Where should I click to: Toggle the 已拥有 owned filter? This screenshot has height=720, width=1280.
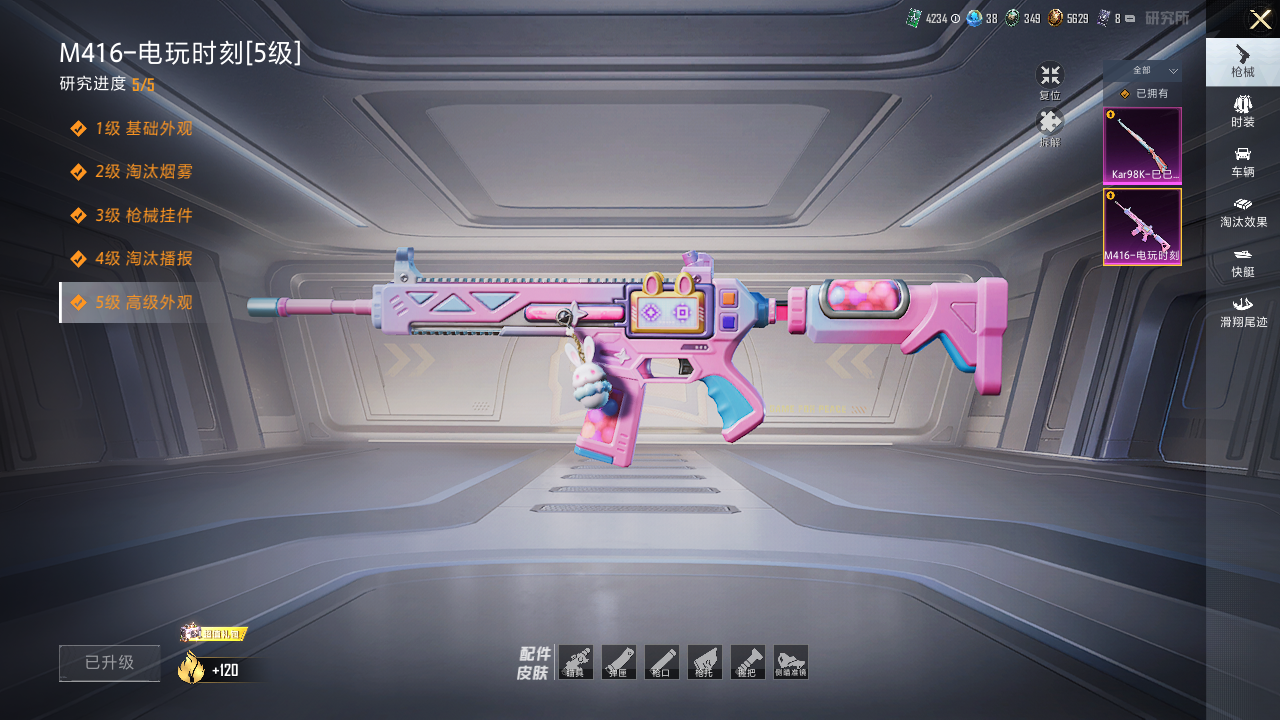(1142, 94)
